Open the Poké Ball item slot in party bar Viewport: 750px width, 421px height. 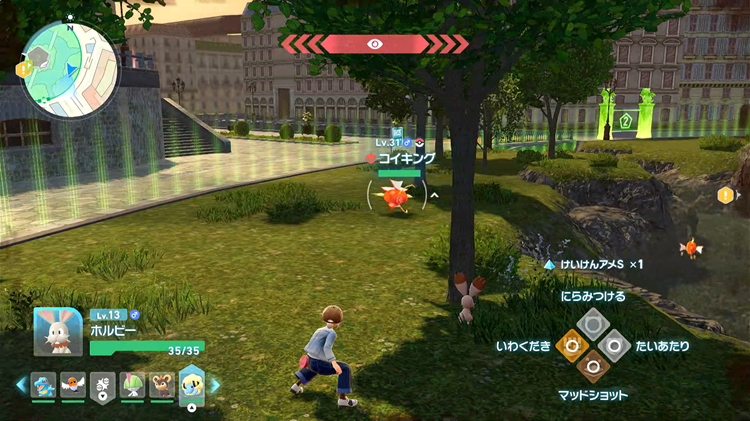[102, 386]
